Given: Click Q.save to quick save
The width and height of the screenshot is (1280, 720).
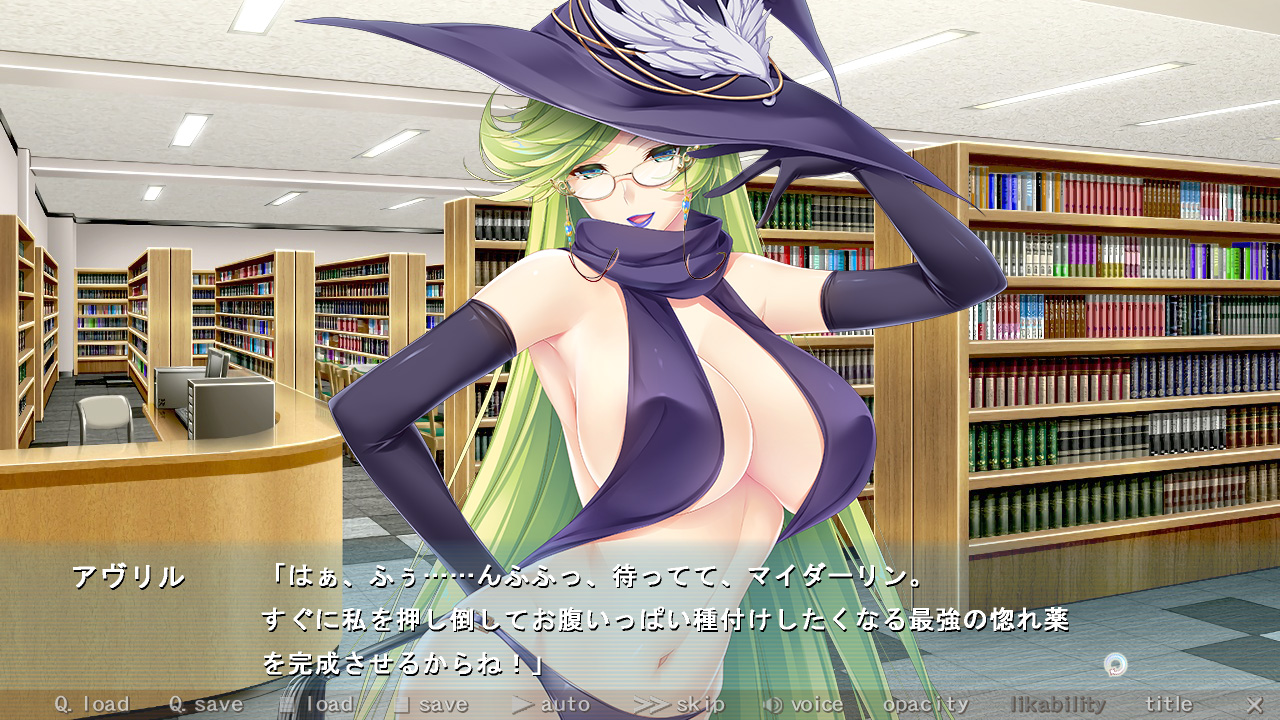Looking at the screenshot, I should (x=205, y=704).
